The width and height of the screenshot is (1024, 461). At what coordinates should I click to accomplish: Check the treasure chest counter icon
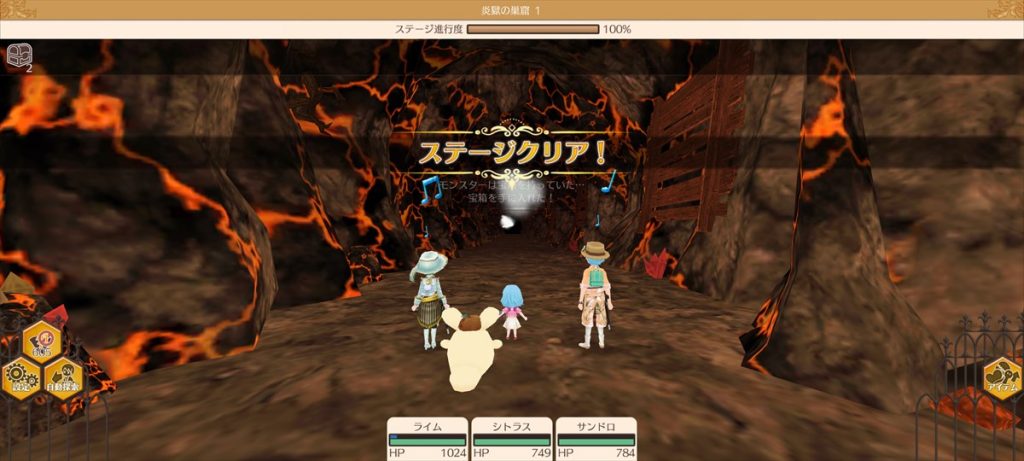[17, 54]
